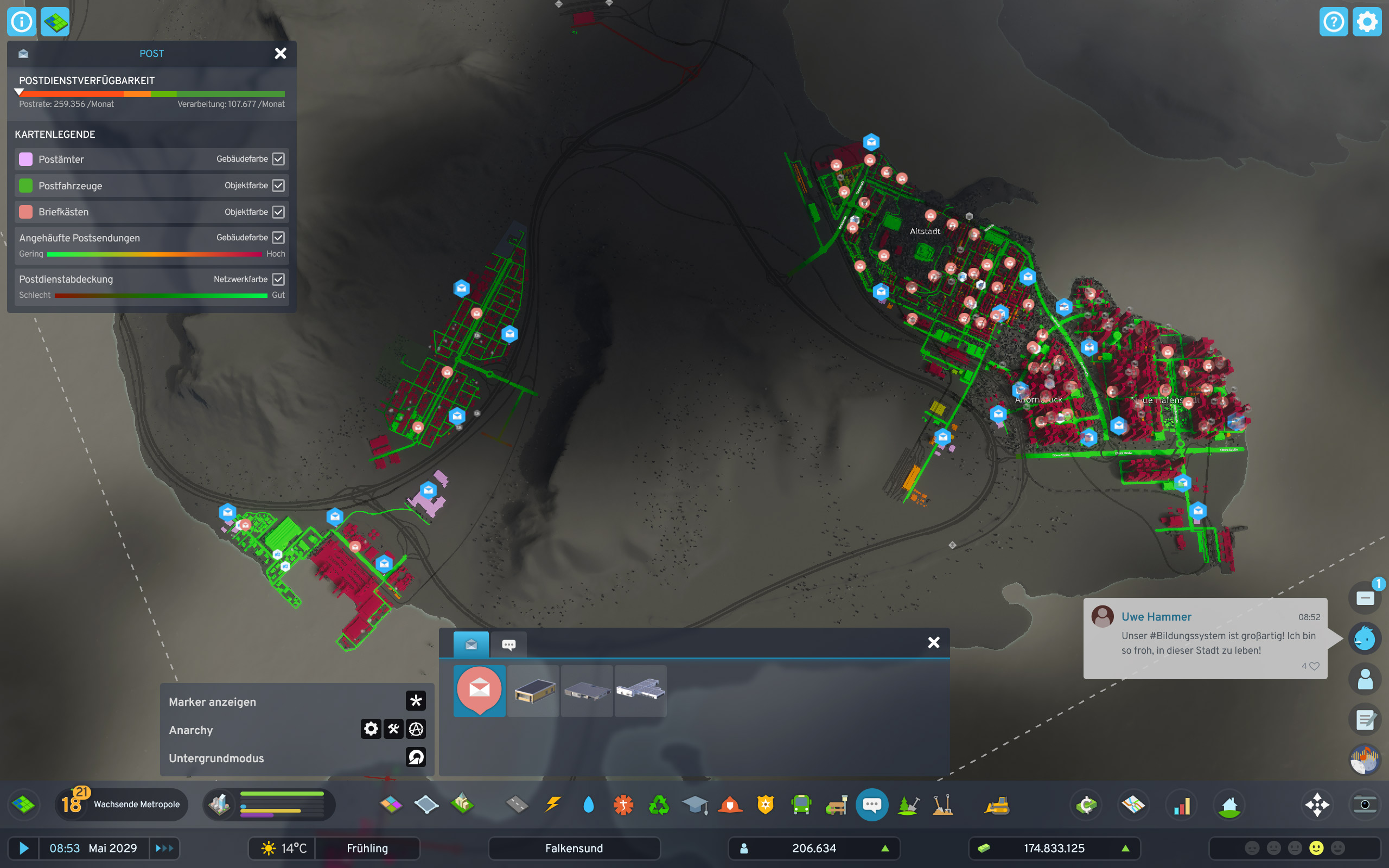
Task: Expand the population trend arrow
Action: point(885,848)
